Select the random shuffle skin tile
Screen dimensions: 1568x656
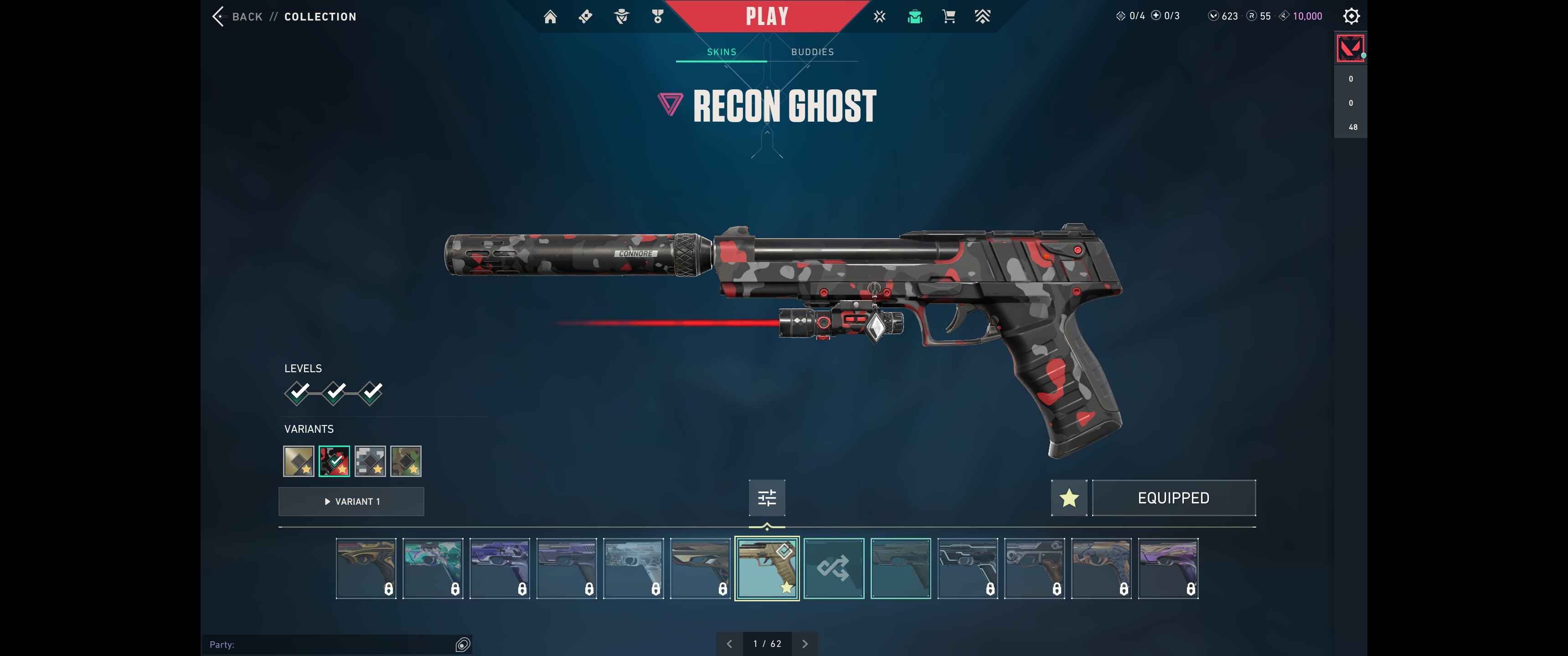coord(833,569)
